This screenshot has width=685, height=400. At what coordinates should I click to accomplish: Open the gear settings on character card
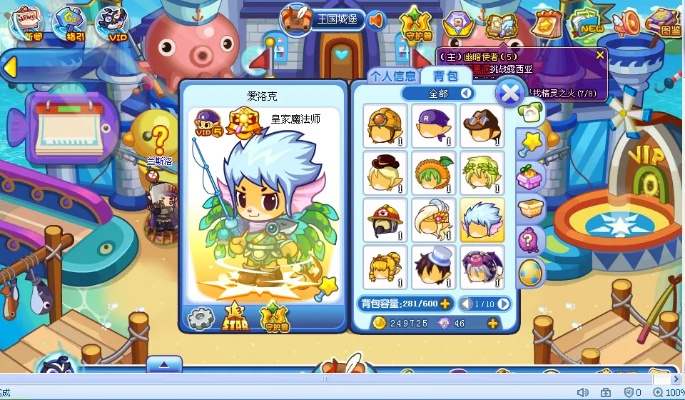click(202, 317)
